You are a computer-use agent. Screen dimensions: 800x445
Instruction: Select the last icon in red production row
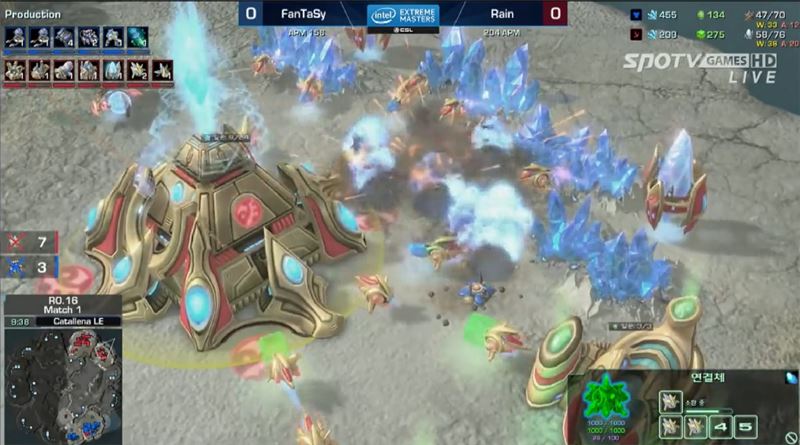tap(162, 70)
